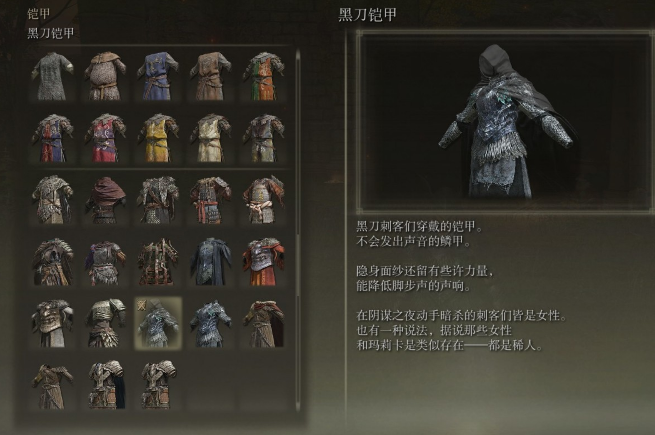The height and width of the screenshot is (435, 655).
Task: Select the red and blue split tabard
Action: click(x=51, y=136)
